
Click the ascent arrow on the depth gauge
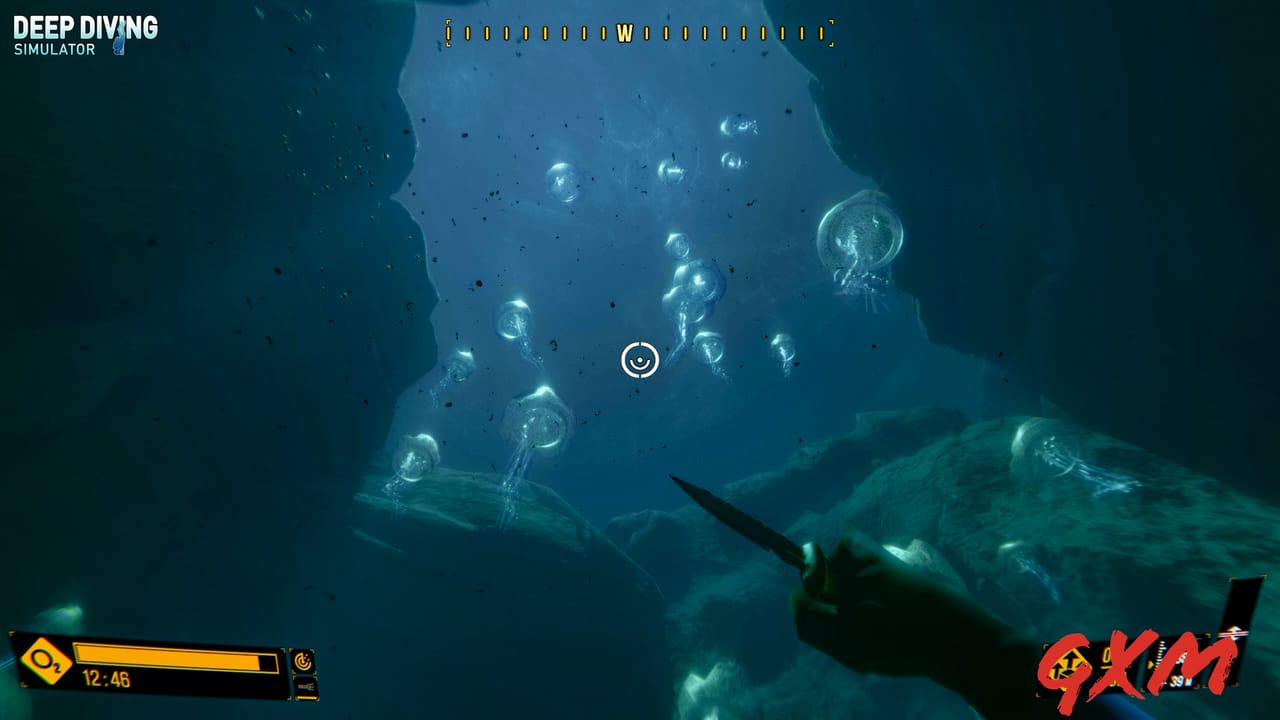tap(1233, 630)
